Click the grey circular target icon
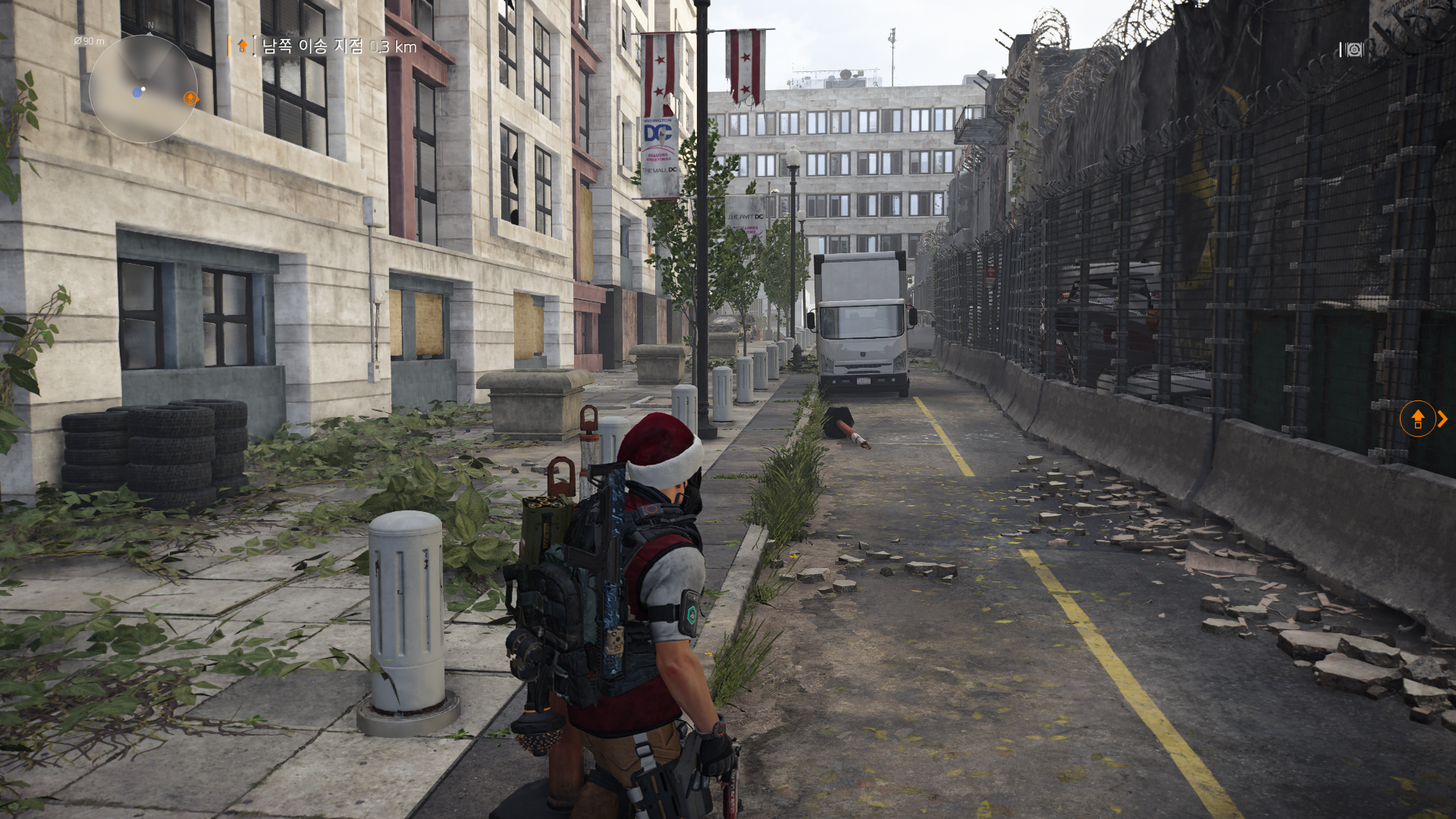This screenshot has height=819, width=1456. 1354,50
